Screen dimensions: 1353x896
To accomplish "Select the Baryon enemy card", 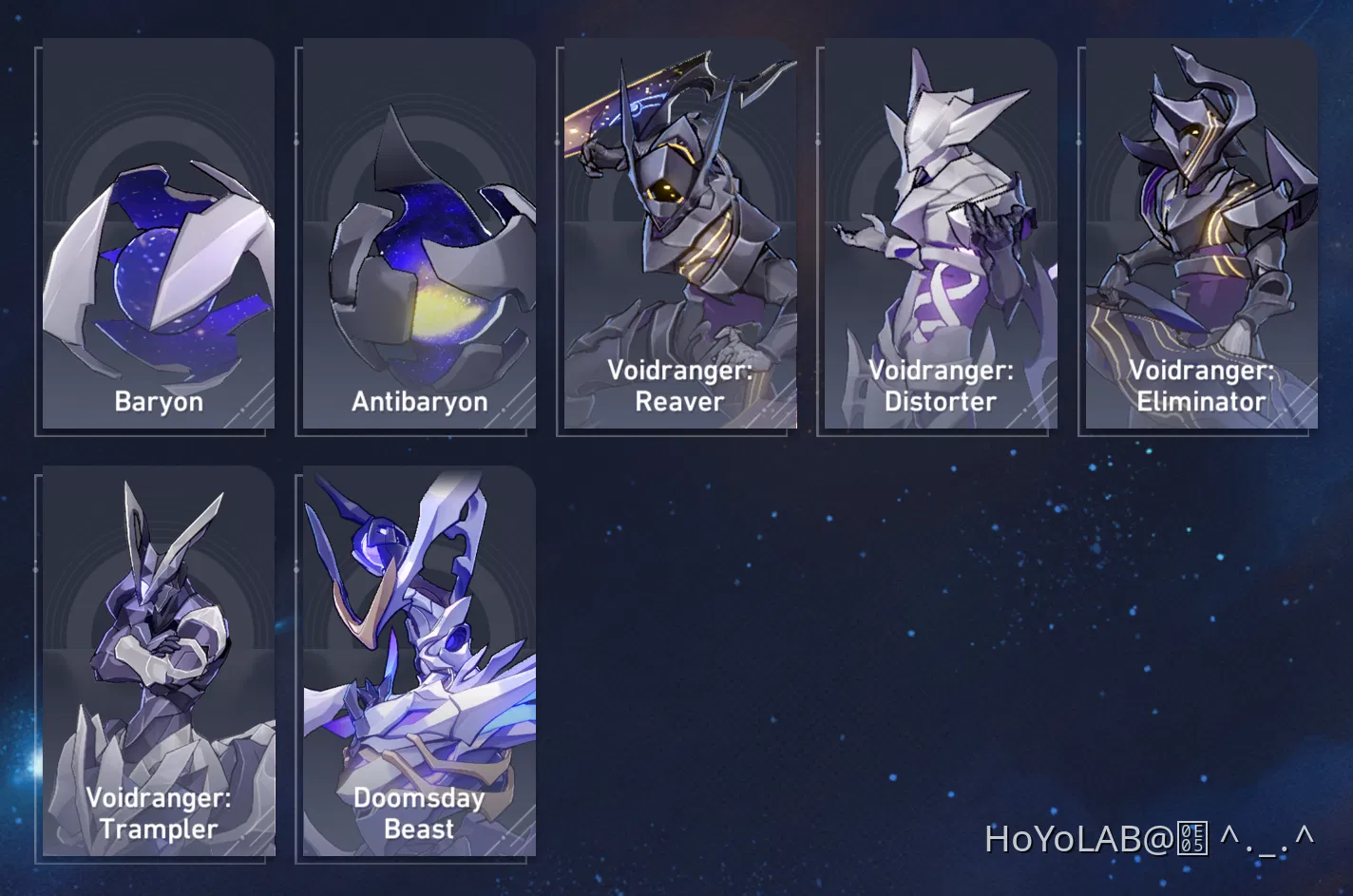I will pos(158,233).
